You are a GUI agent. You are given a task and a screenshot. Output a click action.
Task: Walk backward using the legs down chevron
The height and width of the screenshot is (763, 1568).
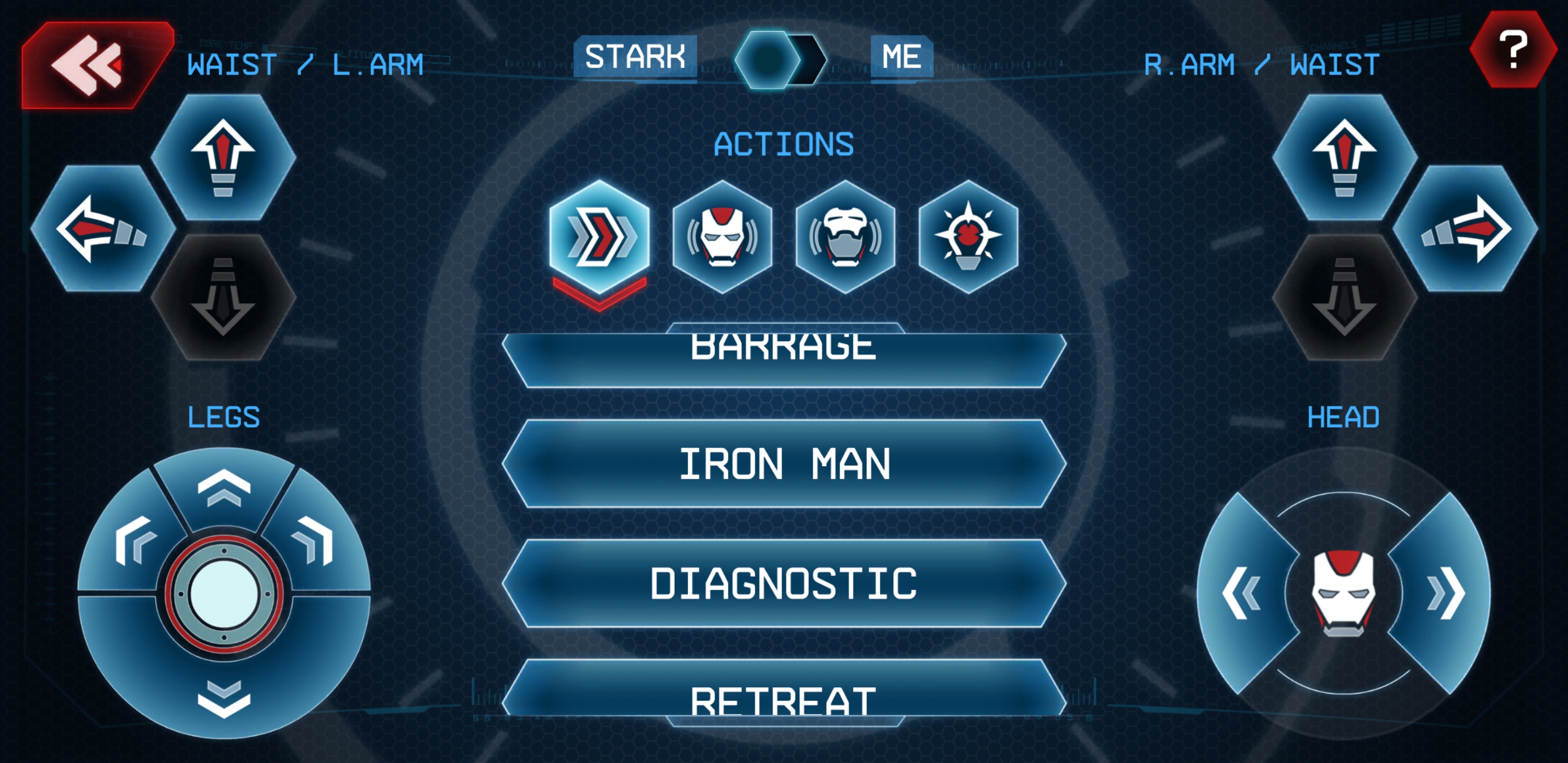coord(224,697)
